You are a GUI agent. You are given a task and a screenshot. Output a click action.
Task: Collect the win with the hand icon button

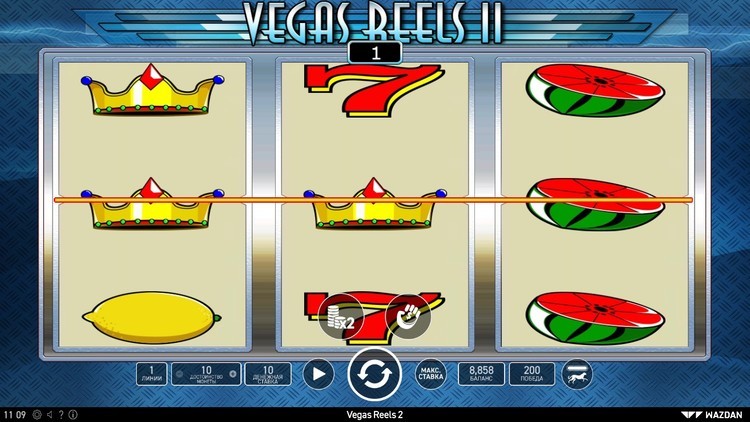(407, 317)
